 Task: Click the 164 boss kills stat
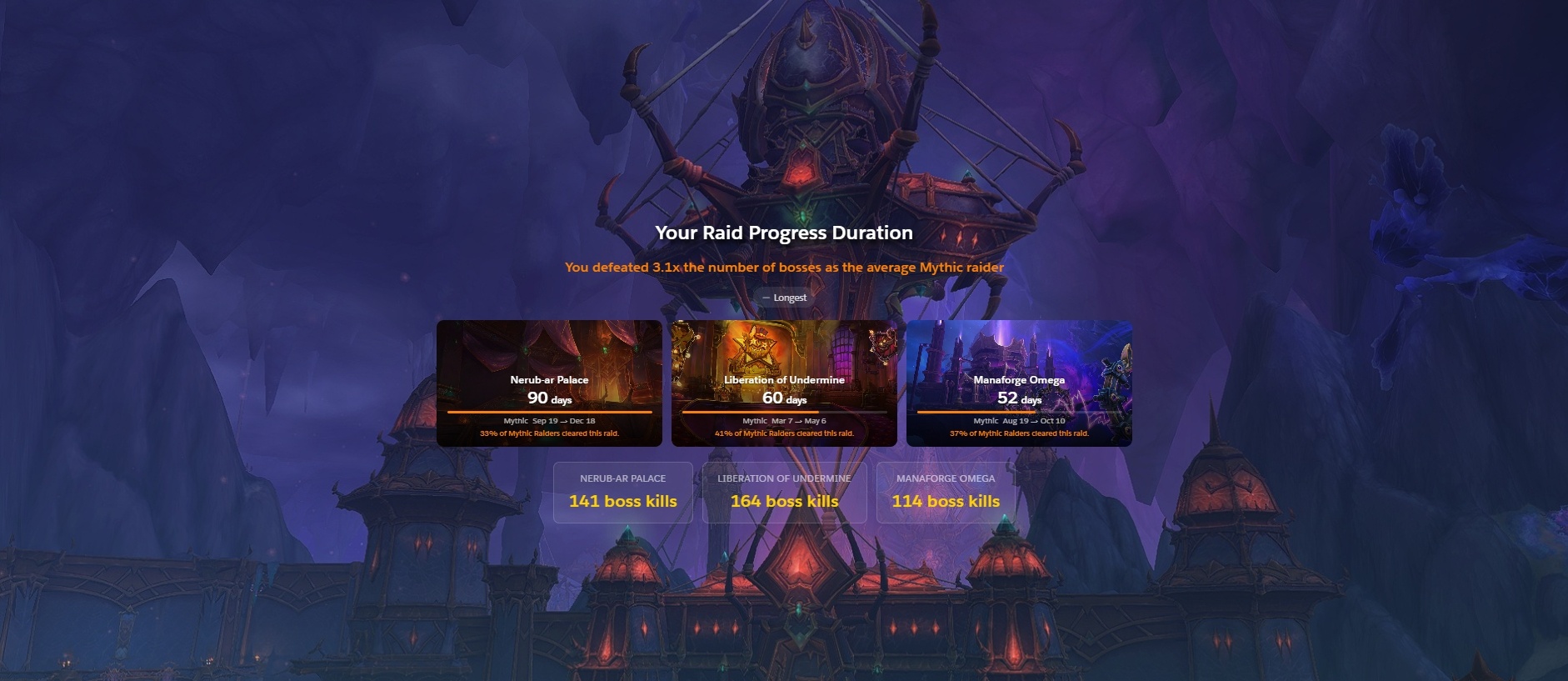(783, 501)
